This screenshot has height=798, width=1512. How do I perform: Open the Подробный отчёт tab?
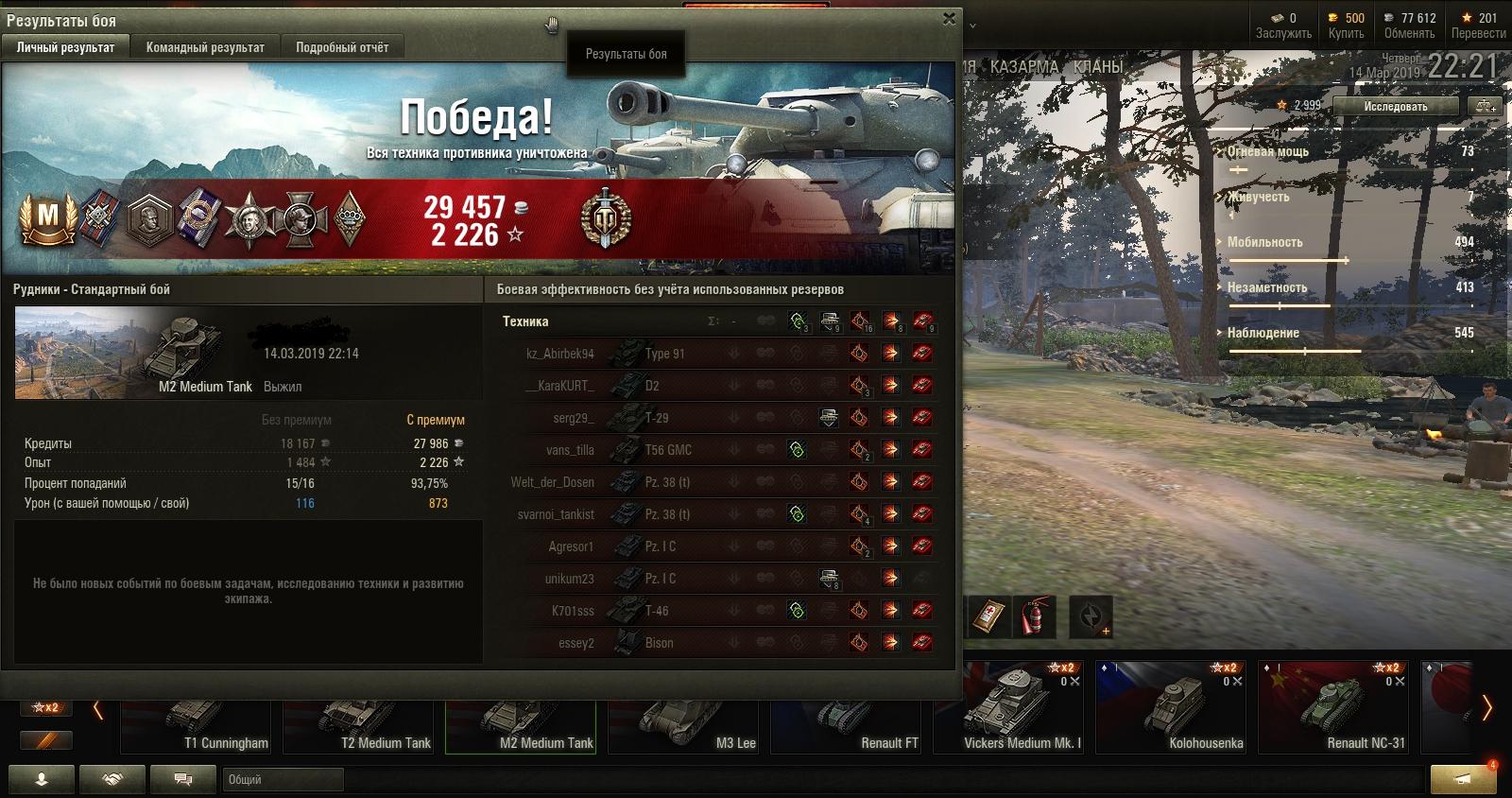pyautogui.click(x=342, y=47)
